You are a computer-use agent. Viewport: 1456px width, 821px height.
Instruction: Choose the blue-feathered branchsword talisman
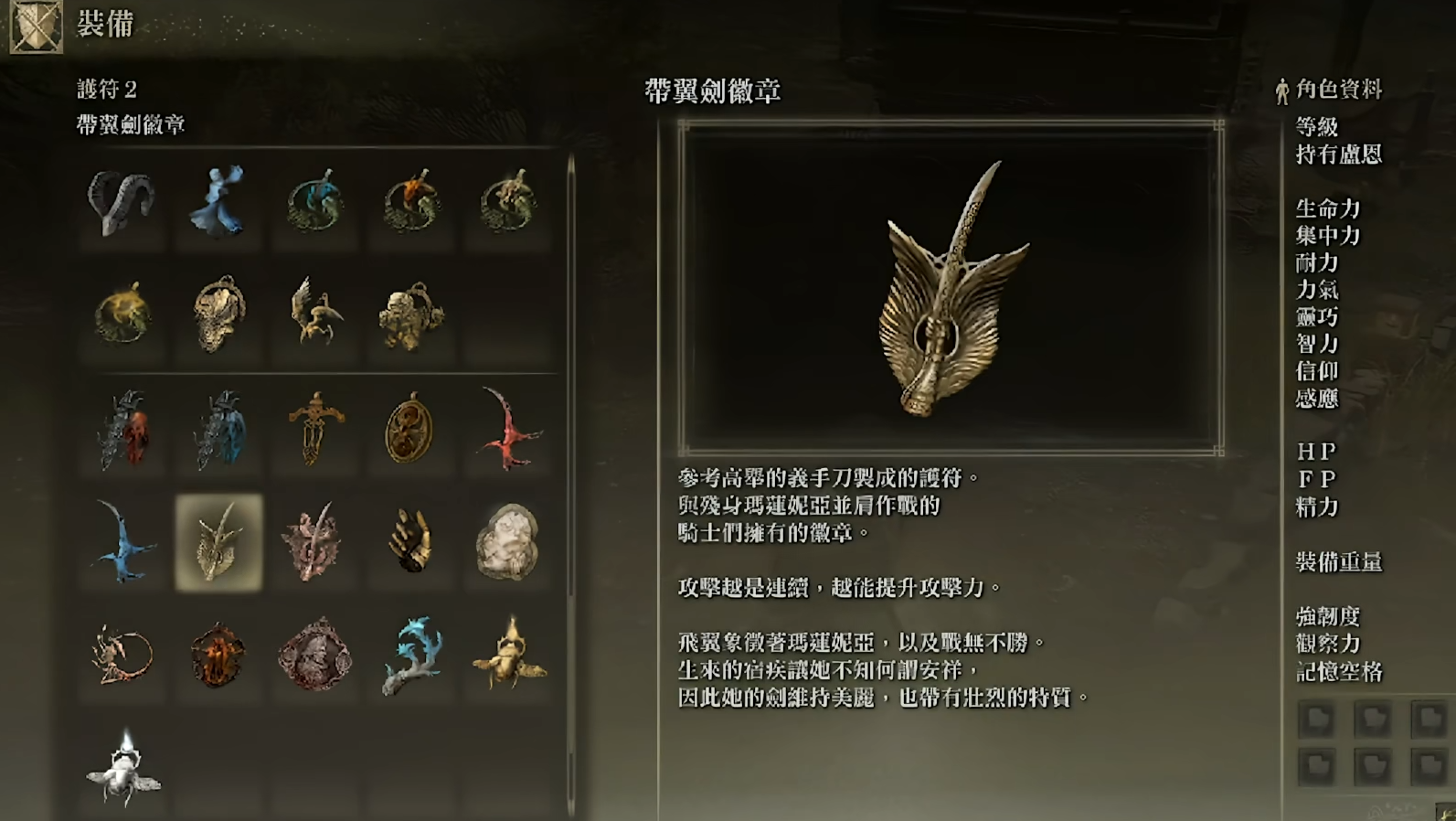(219, 430)
